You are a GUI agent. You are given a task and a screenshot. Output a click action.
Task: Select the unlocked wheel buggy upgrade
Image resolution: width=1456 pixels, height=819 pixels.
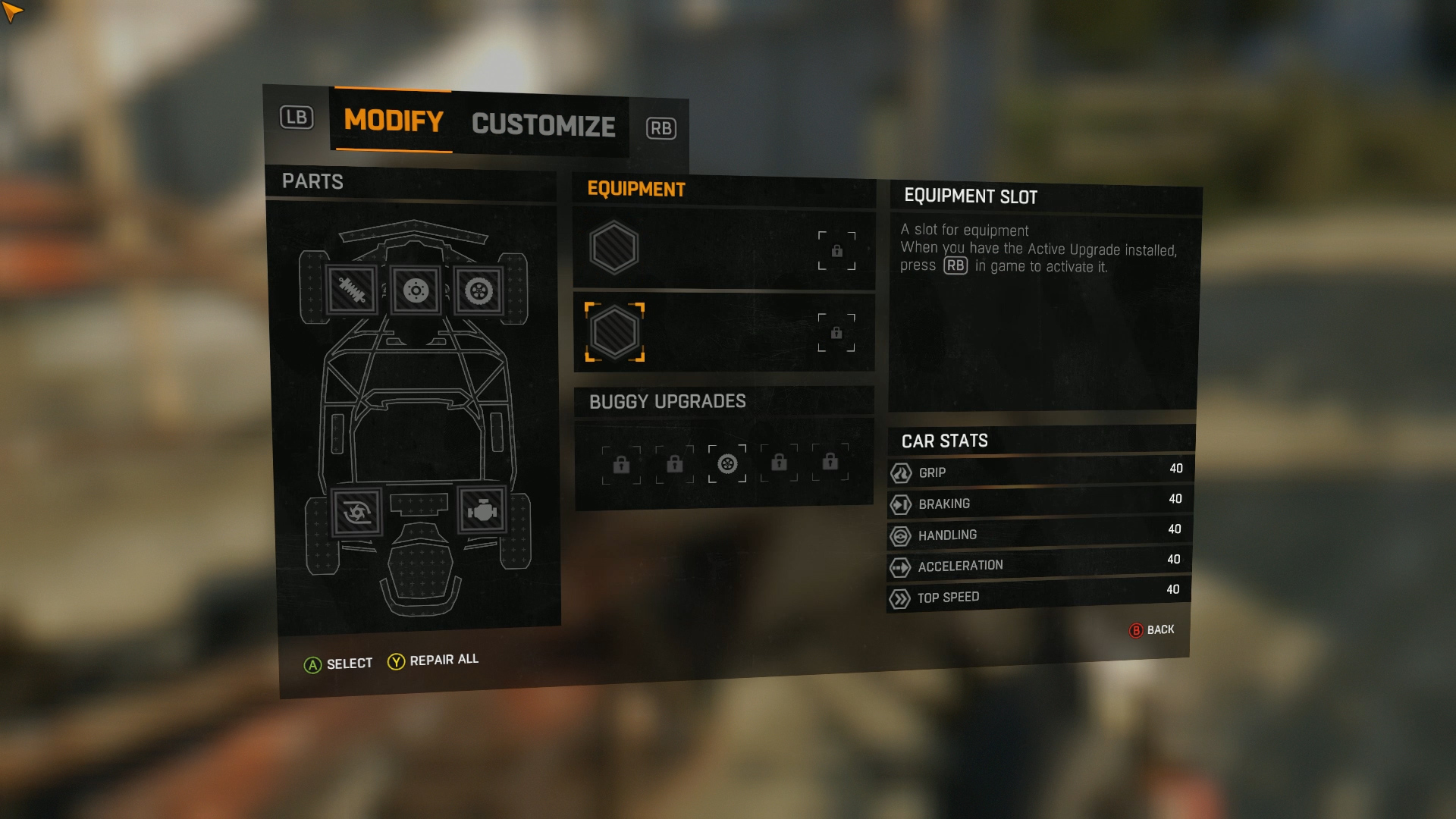727,463
